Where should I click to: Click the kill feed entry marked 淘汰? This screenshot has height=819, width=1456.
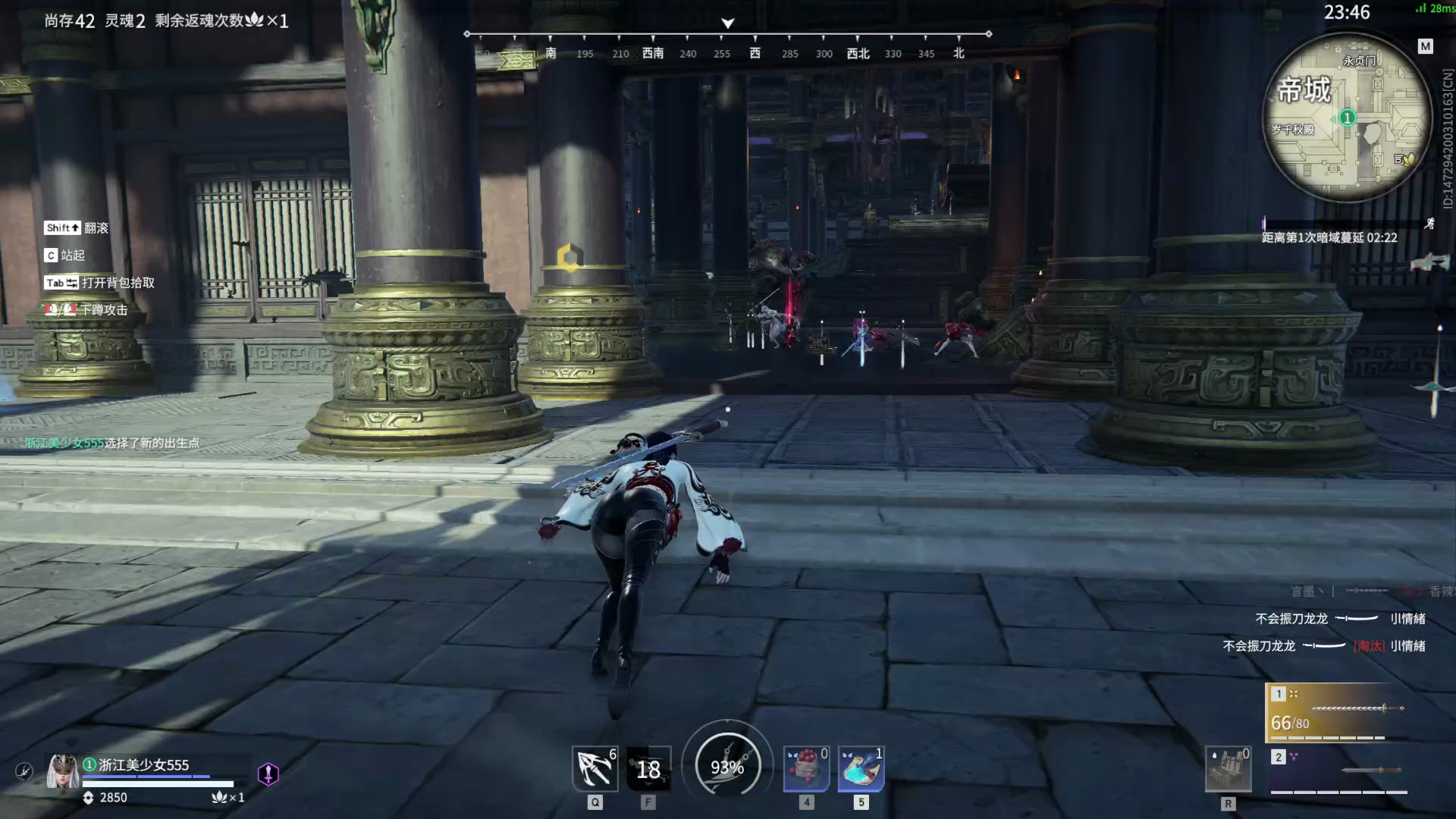[x=1323, y=646]
